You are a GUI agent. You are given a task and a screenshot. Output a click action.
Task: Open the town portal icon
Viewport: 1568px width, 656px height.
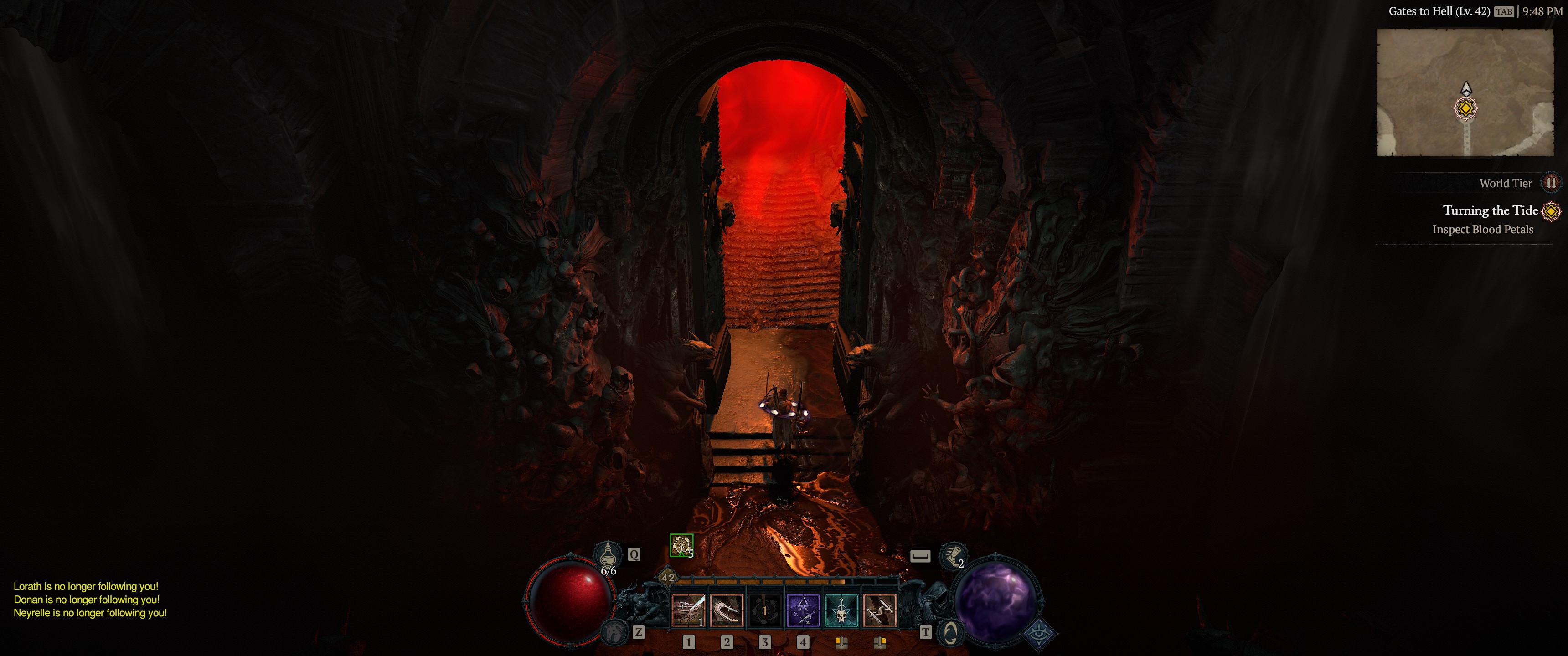pos(949,633)
